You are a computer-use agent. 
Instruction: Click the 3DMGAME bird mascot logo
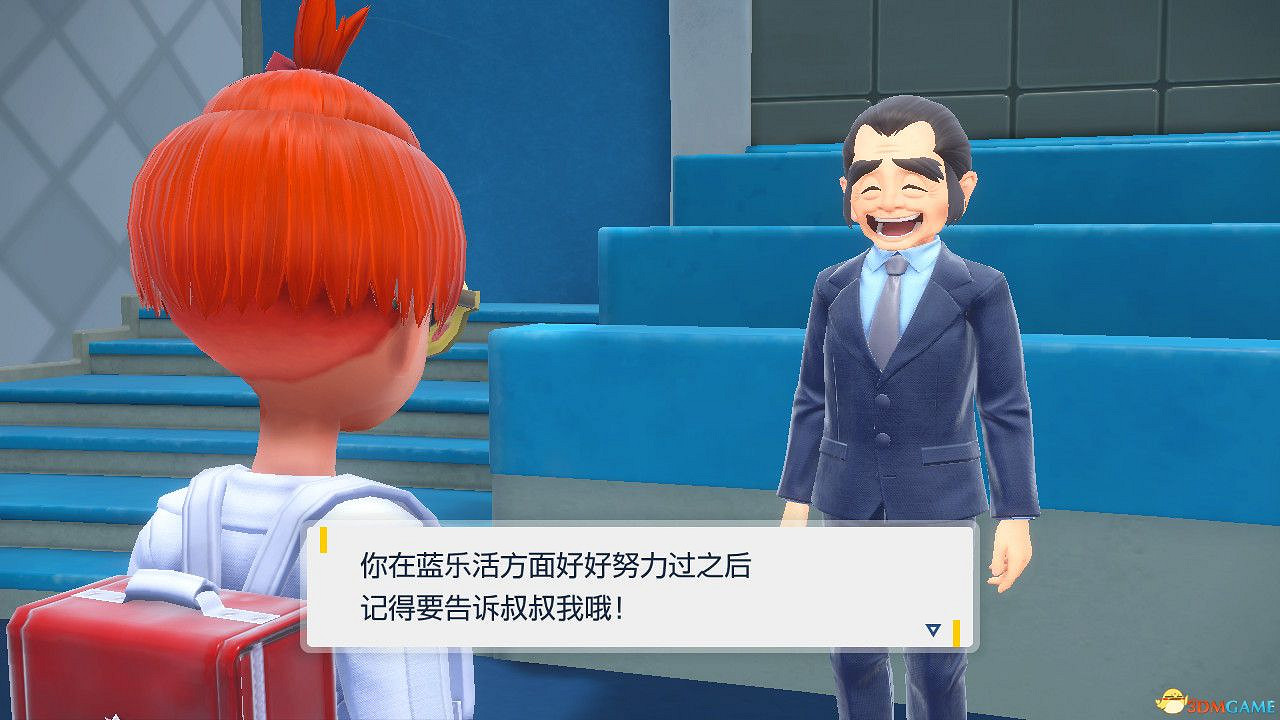coord(1170,700)
